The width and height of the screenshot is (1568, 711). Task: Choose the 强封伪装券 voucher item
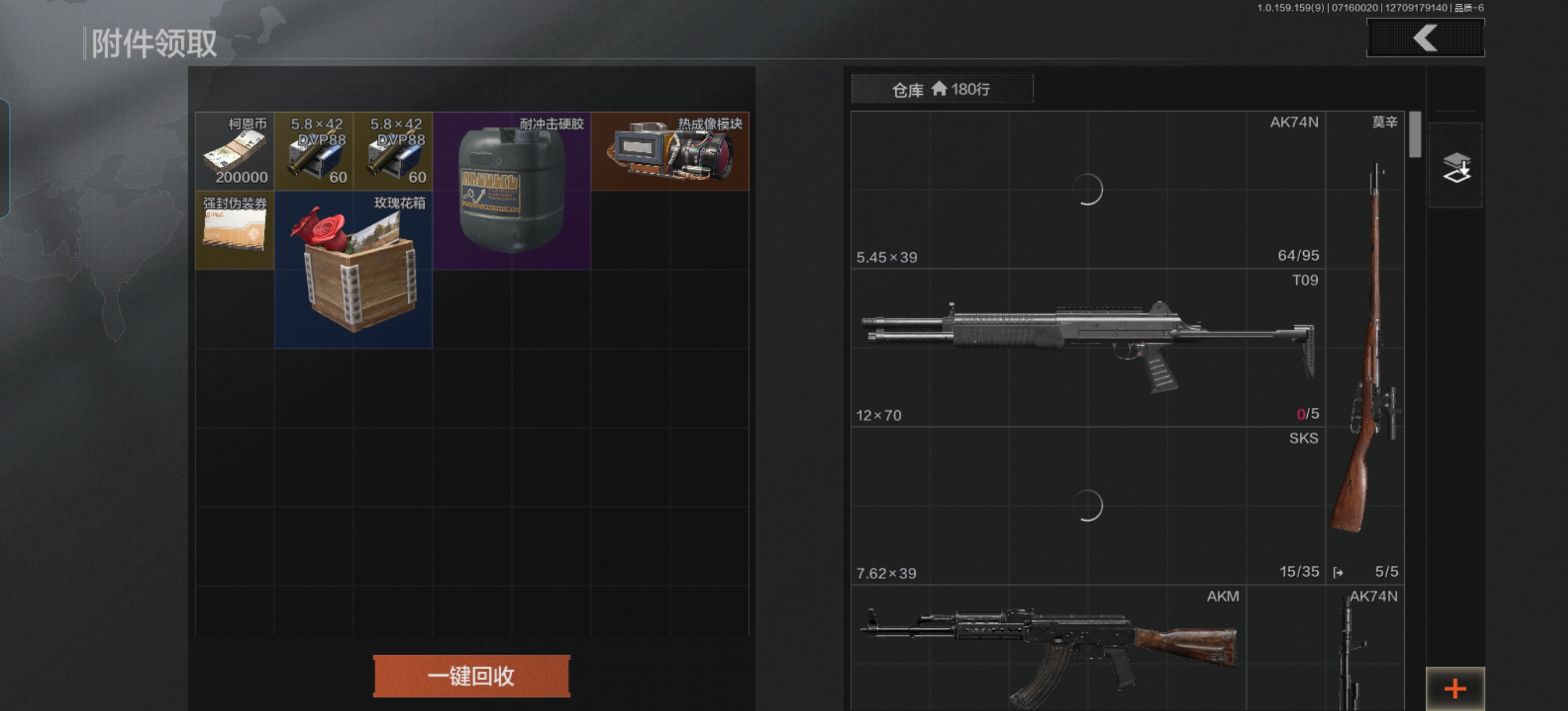pos(235,230)
